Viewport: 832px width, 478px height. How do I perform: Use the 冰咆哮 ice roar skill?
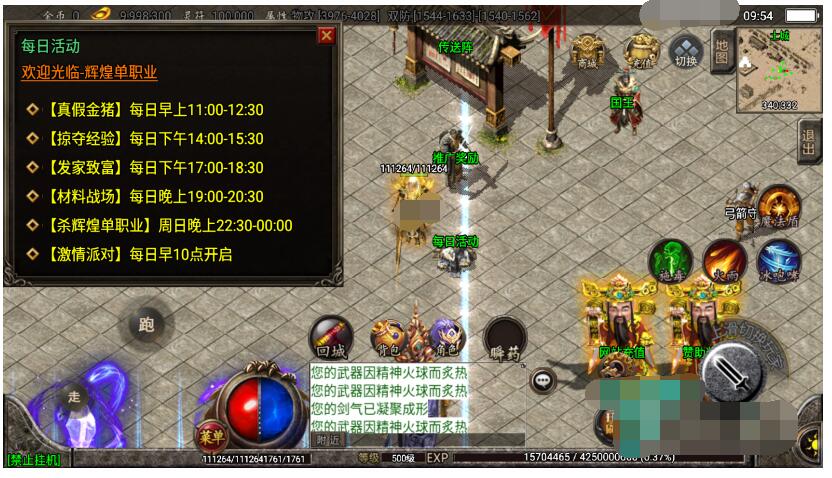coord(778,260)
